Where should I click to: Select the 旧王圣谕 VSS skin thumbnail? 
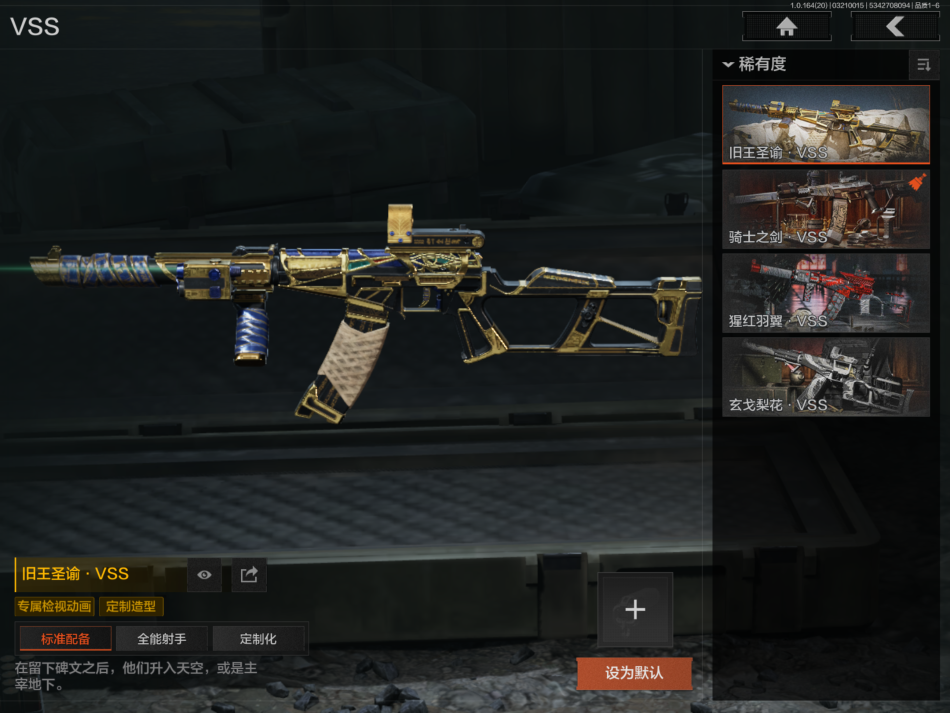(x=826, y=124)
